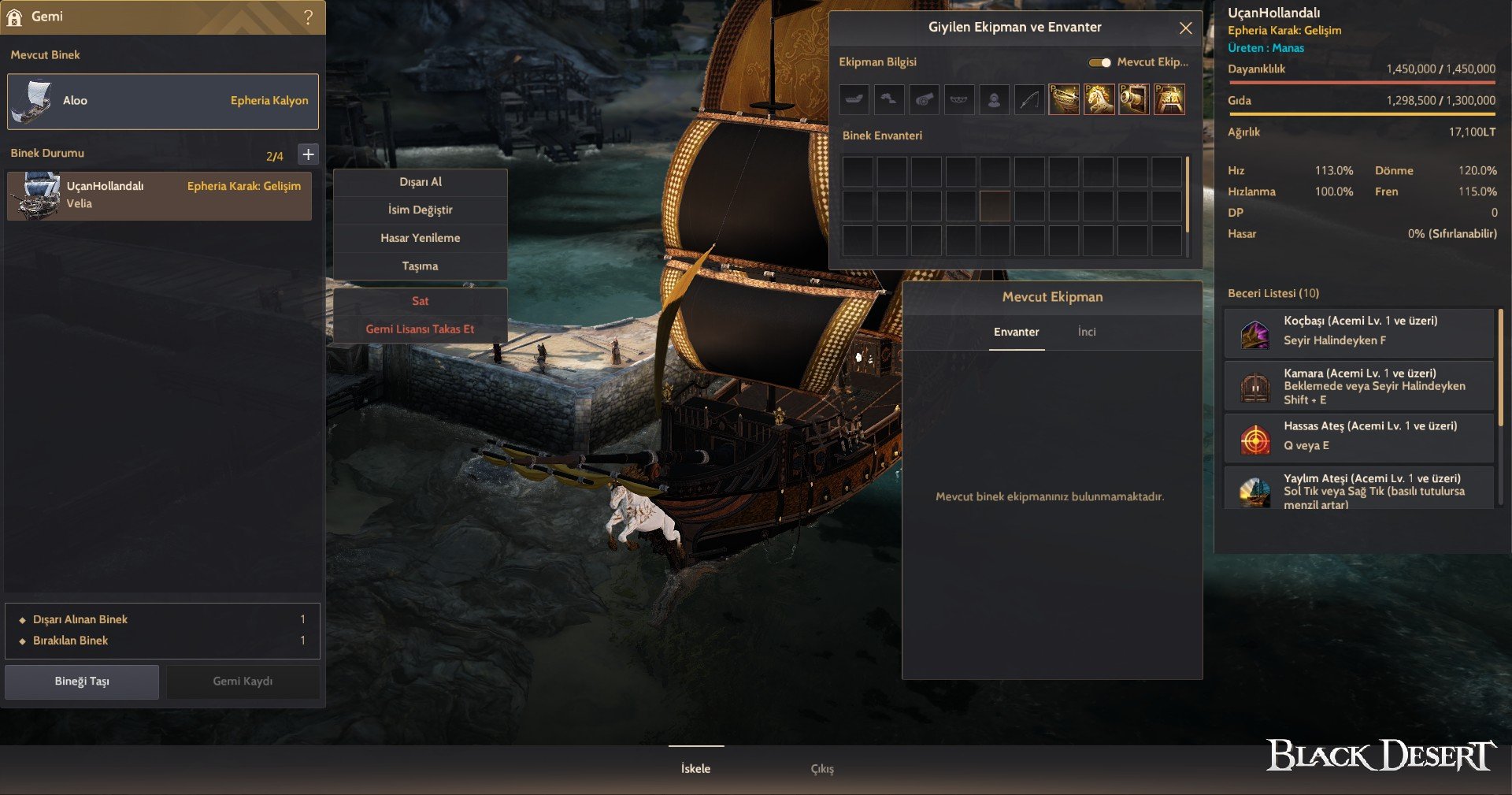Click the red Sat option
Viewport: 1512px width, 795px height.
coord(420,301)
